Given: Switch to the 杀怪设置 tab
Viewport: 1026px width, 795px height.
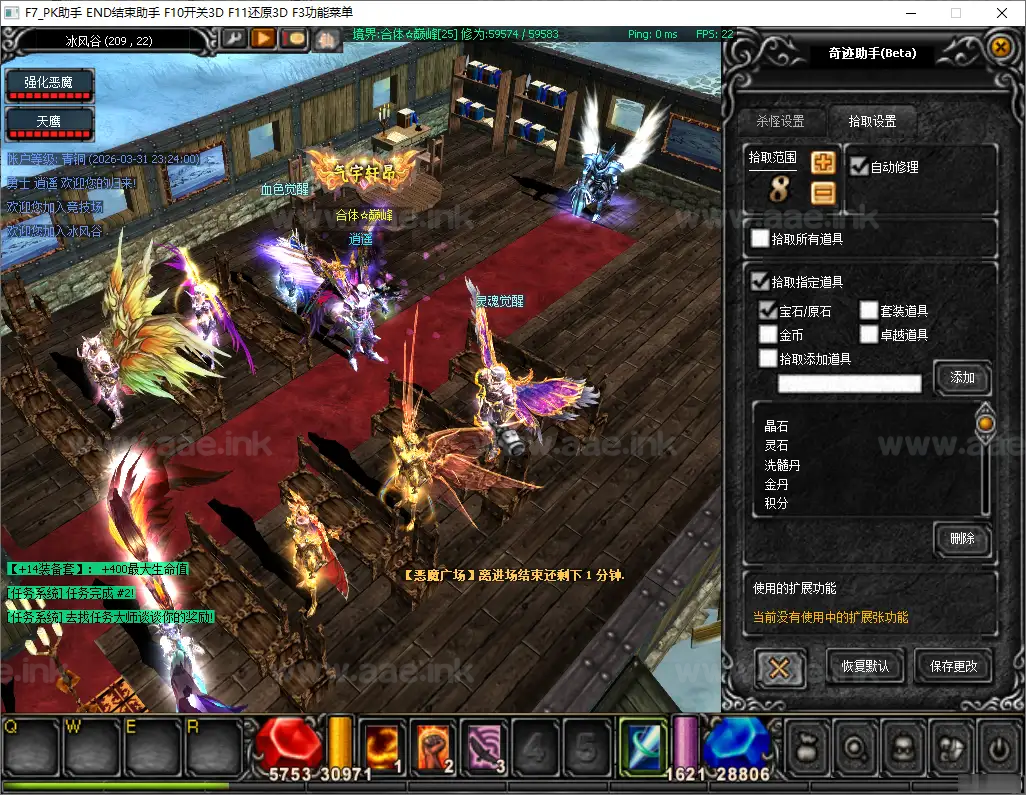Looking at the screenshot, I should [x=779, y=121].
